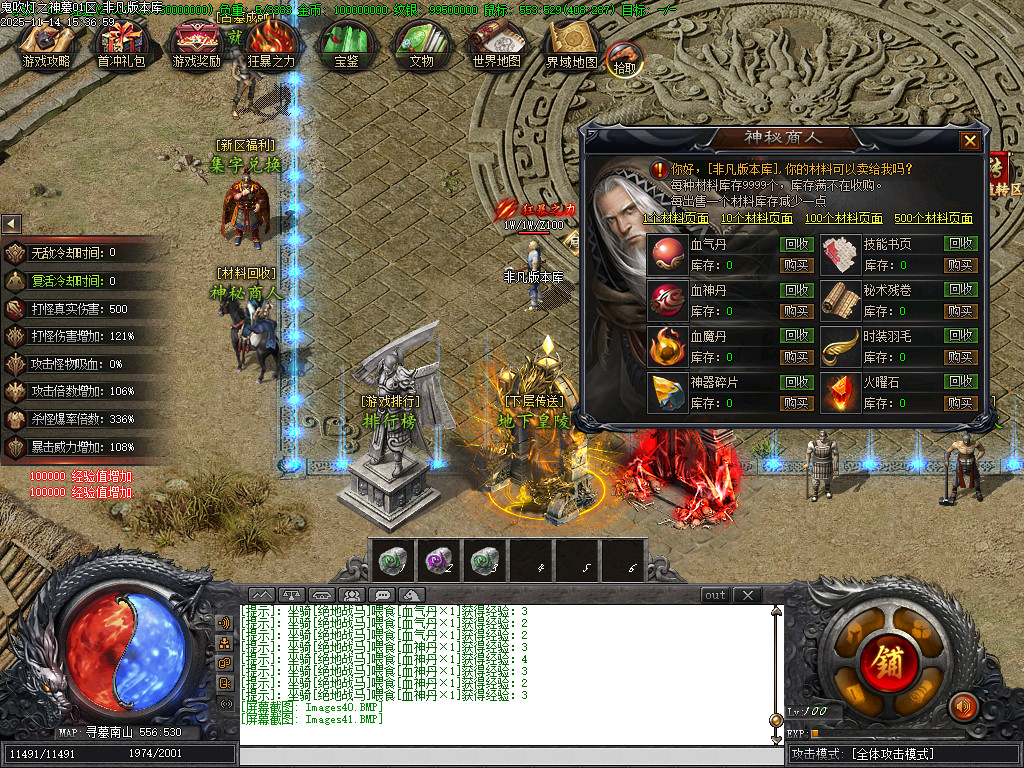Viewport: 1024px width, 768px height.
Task: Activate the 狂暴之力 flame icon
Action: pyautogui.click(x=271, y=44)
